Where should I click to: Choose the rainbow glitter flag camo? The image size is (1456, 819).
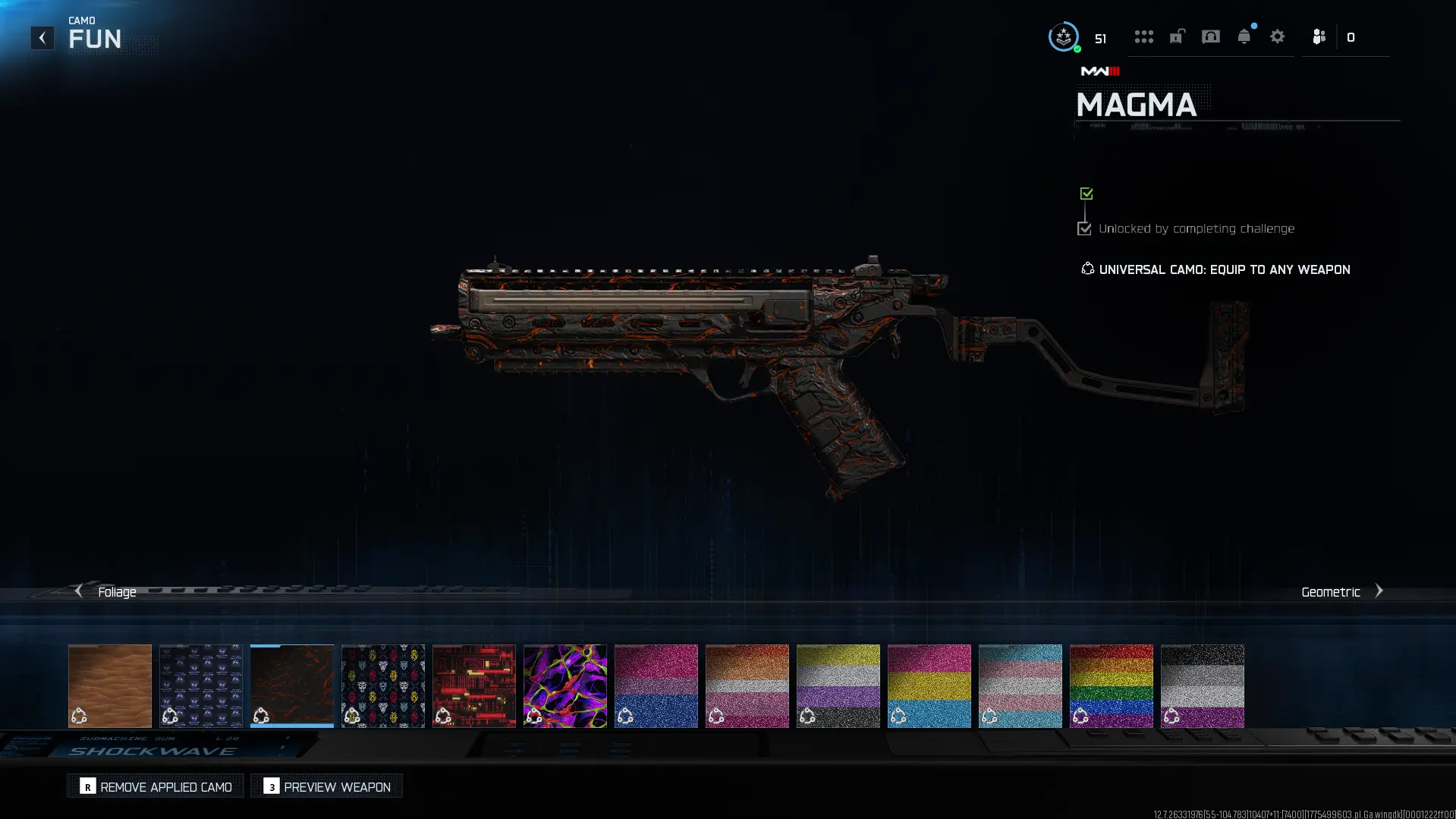1112,685
